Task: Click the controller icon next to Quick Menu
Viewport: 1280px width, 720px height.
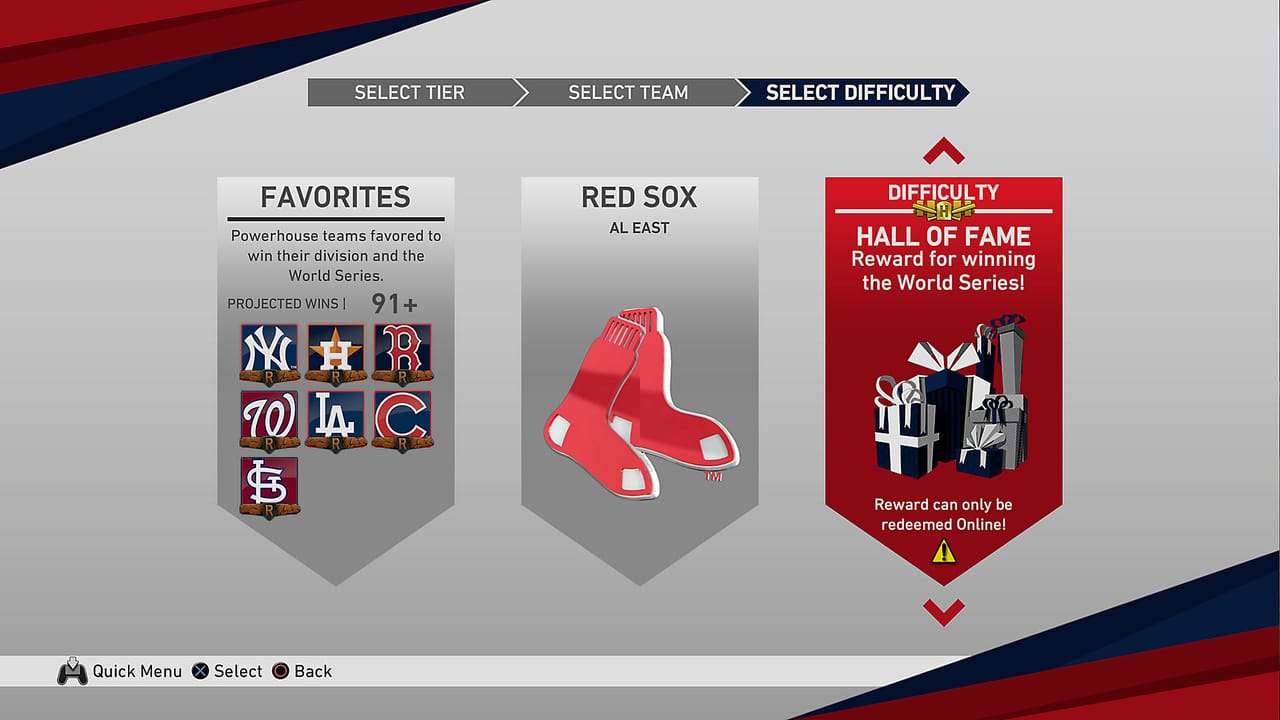Action: (71, 671)
